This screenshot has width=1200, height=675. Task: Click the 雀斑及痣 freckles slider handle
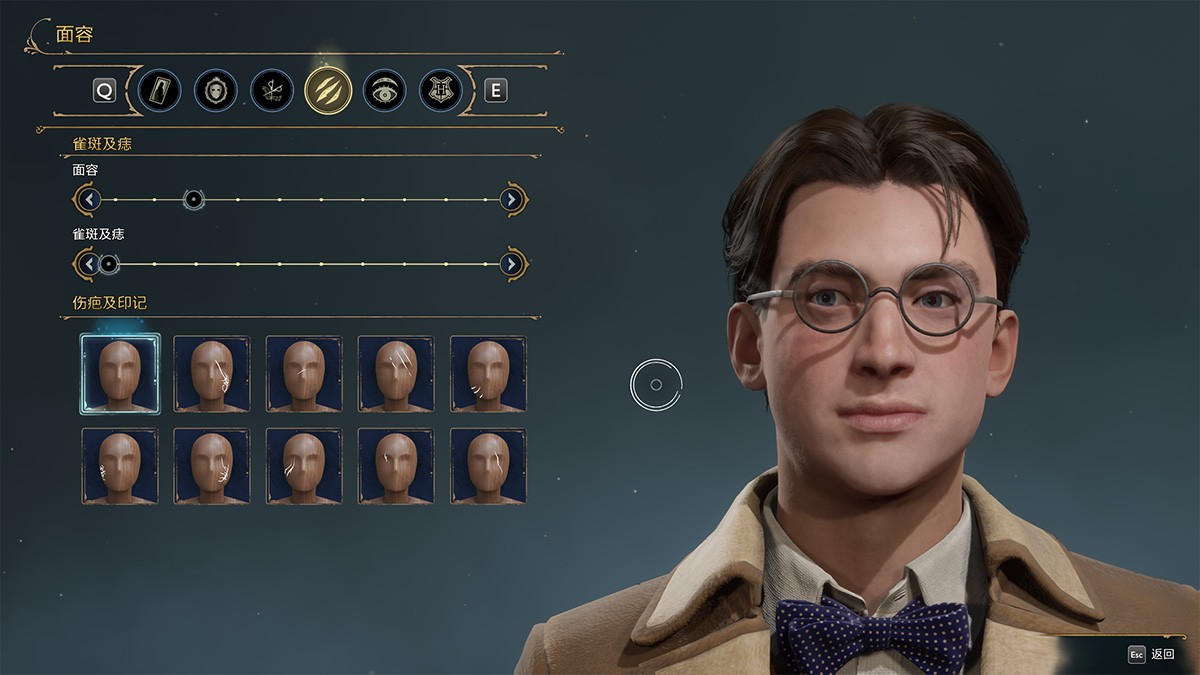pos(109,264)
